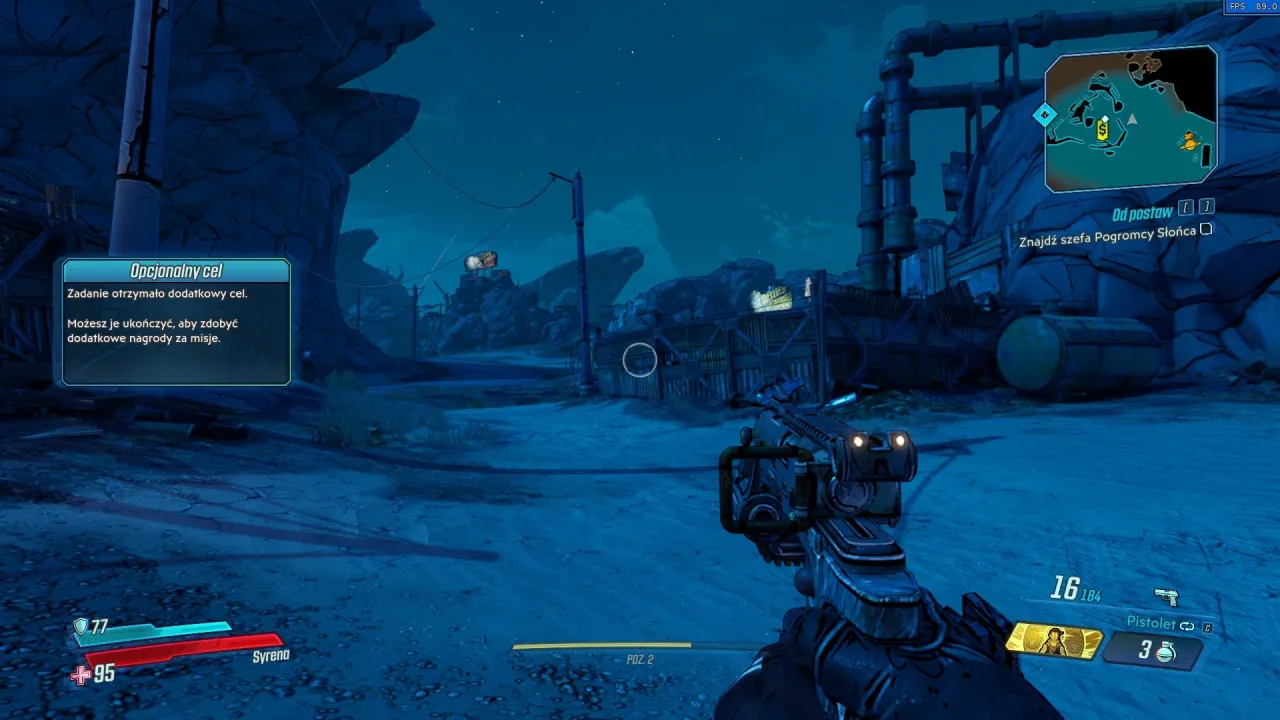Expand the Opcjonalny cel notification panel

175,320
